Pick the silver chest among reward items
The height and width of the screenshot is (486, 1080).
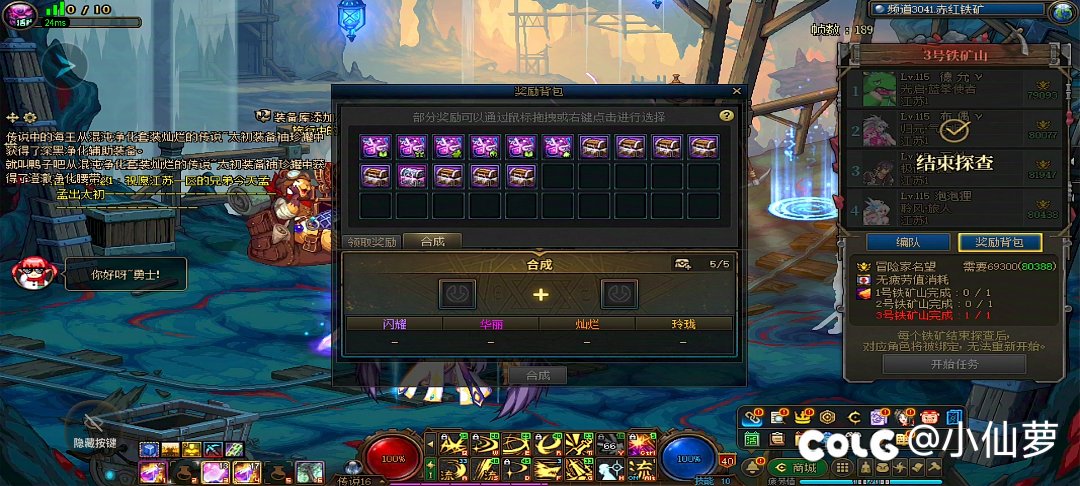412,177
